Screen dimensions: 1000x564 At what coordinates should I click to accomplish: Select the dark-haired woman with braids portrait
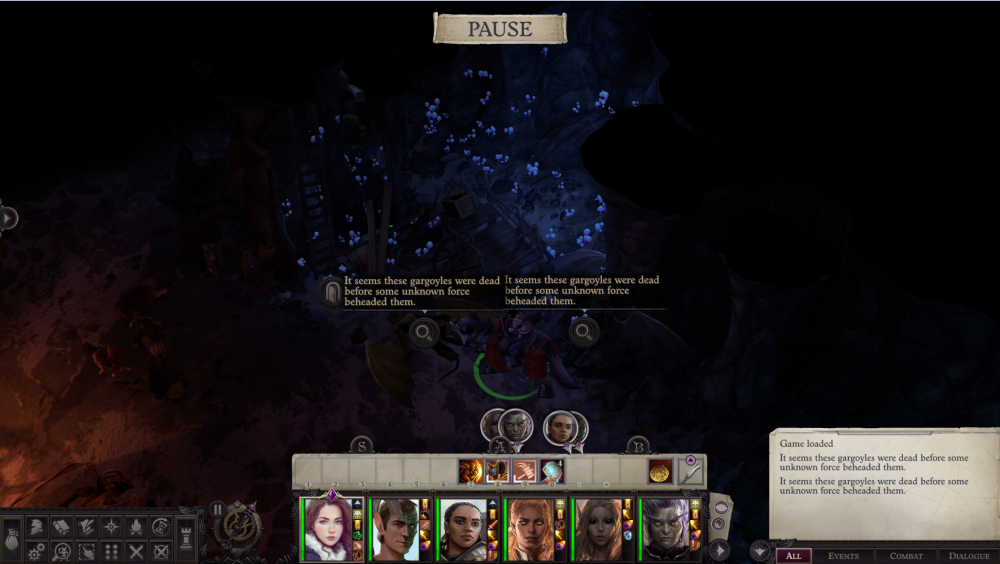tap(464, 529)
